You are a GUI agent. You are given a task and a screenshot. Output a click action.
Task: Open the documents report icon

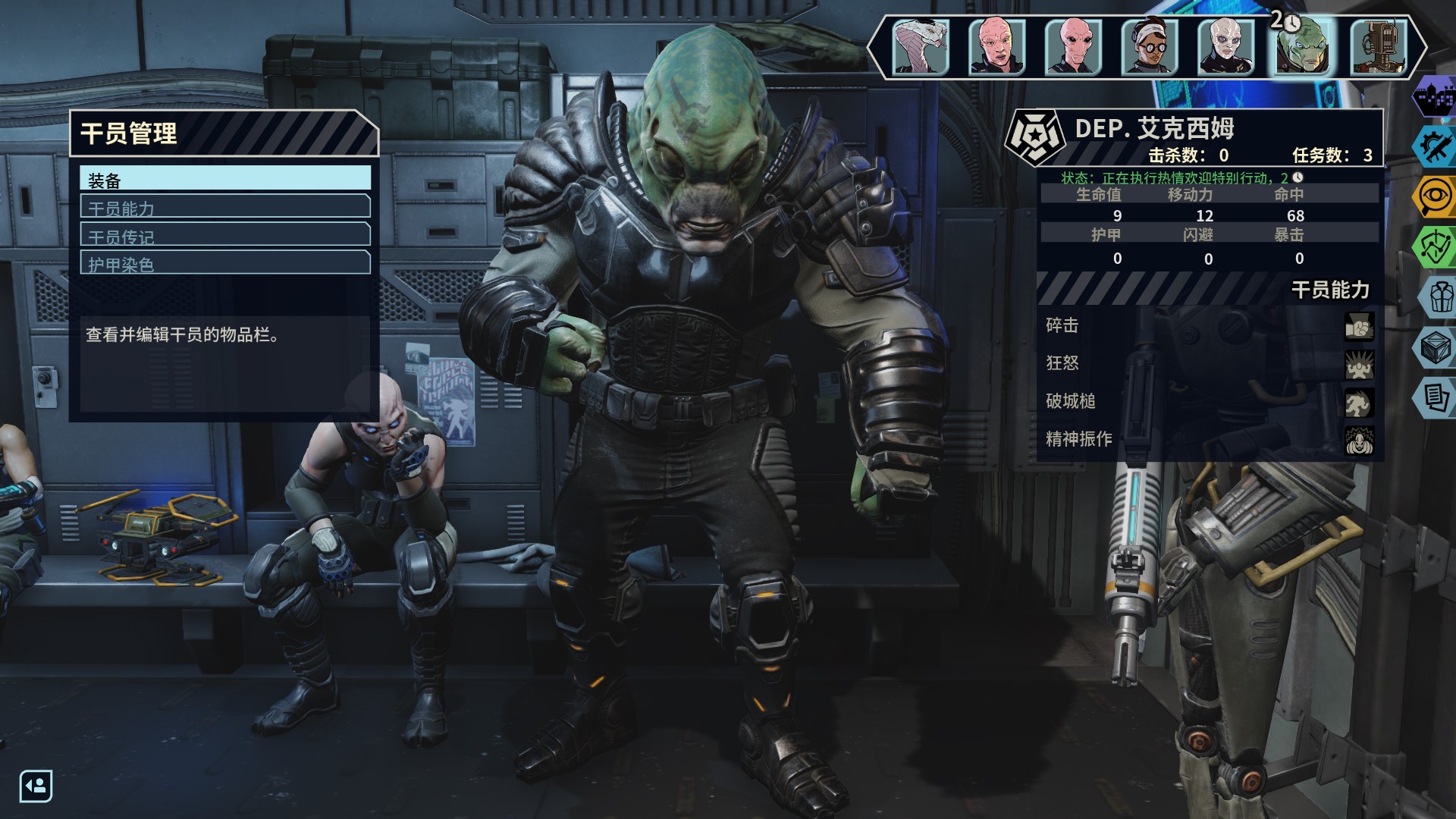pos(1436,397)
